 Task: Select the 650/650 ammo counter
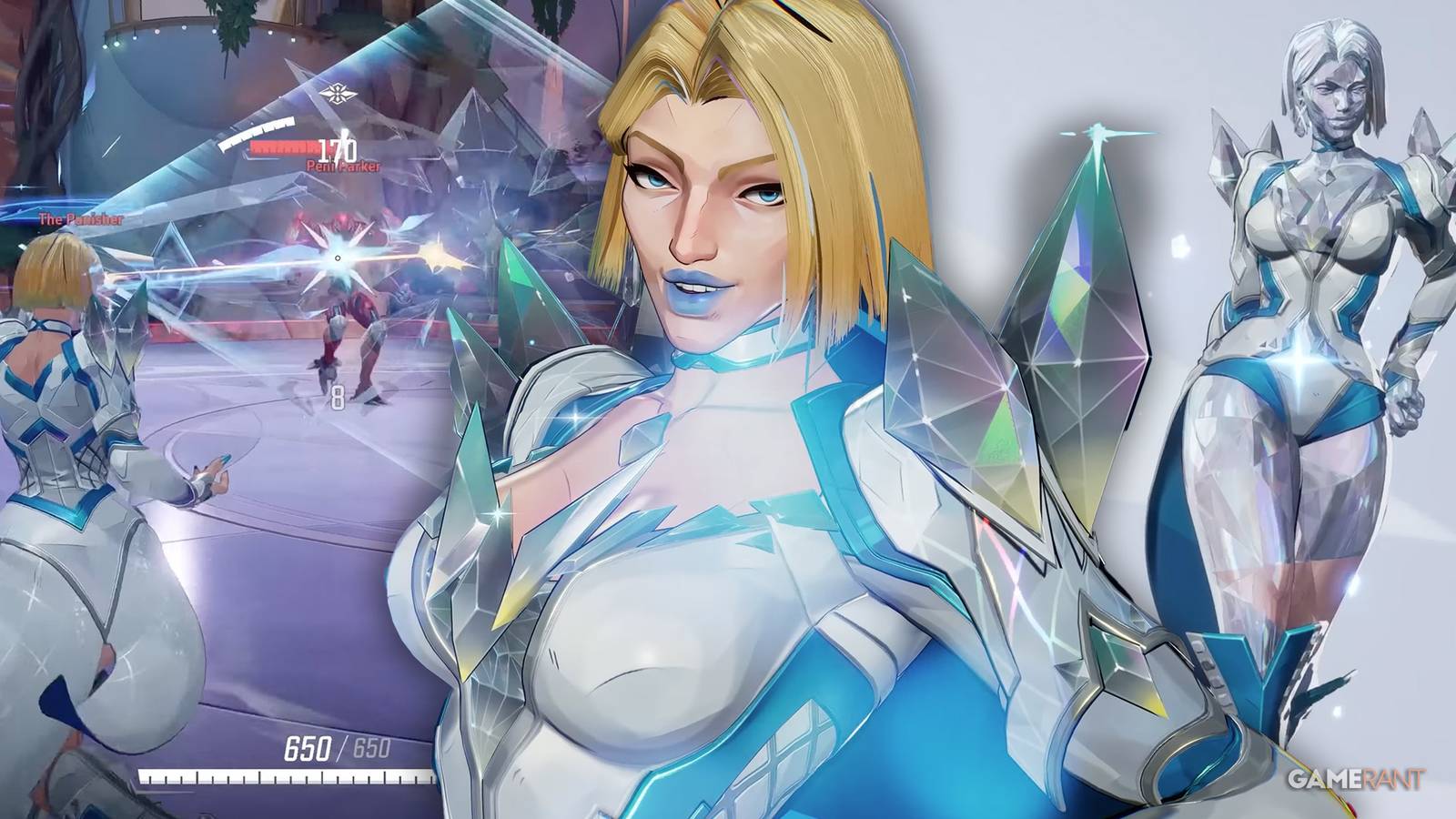click(x=337, y=746)
